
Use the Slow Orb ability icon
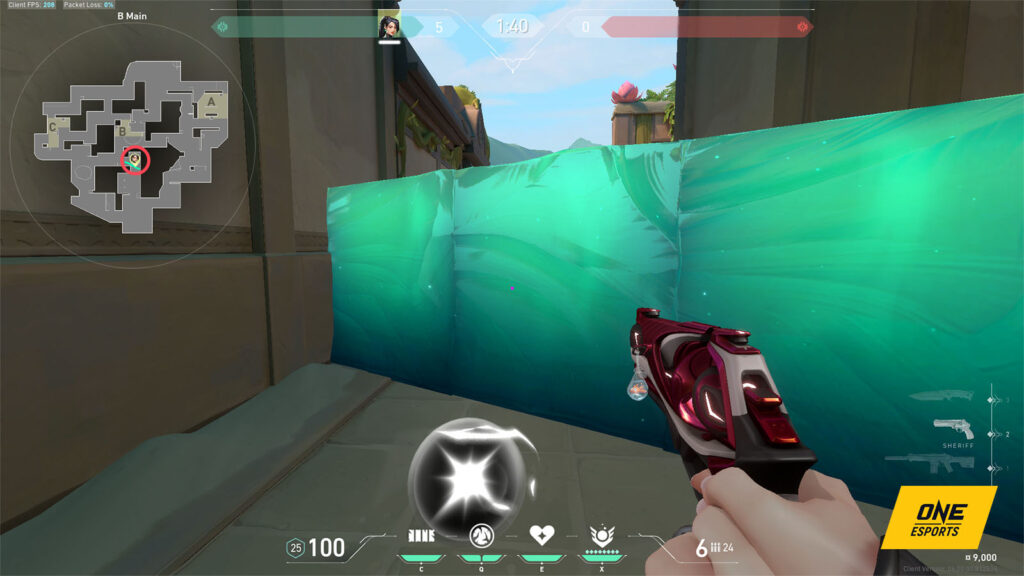point(481,534)
